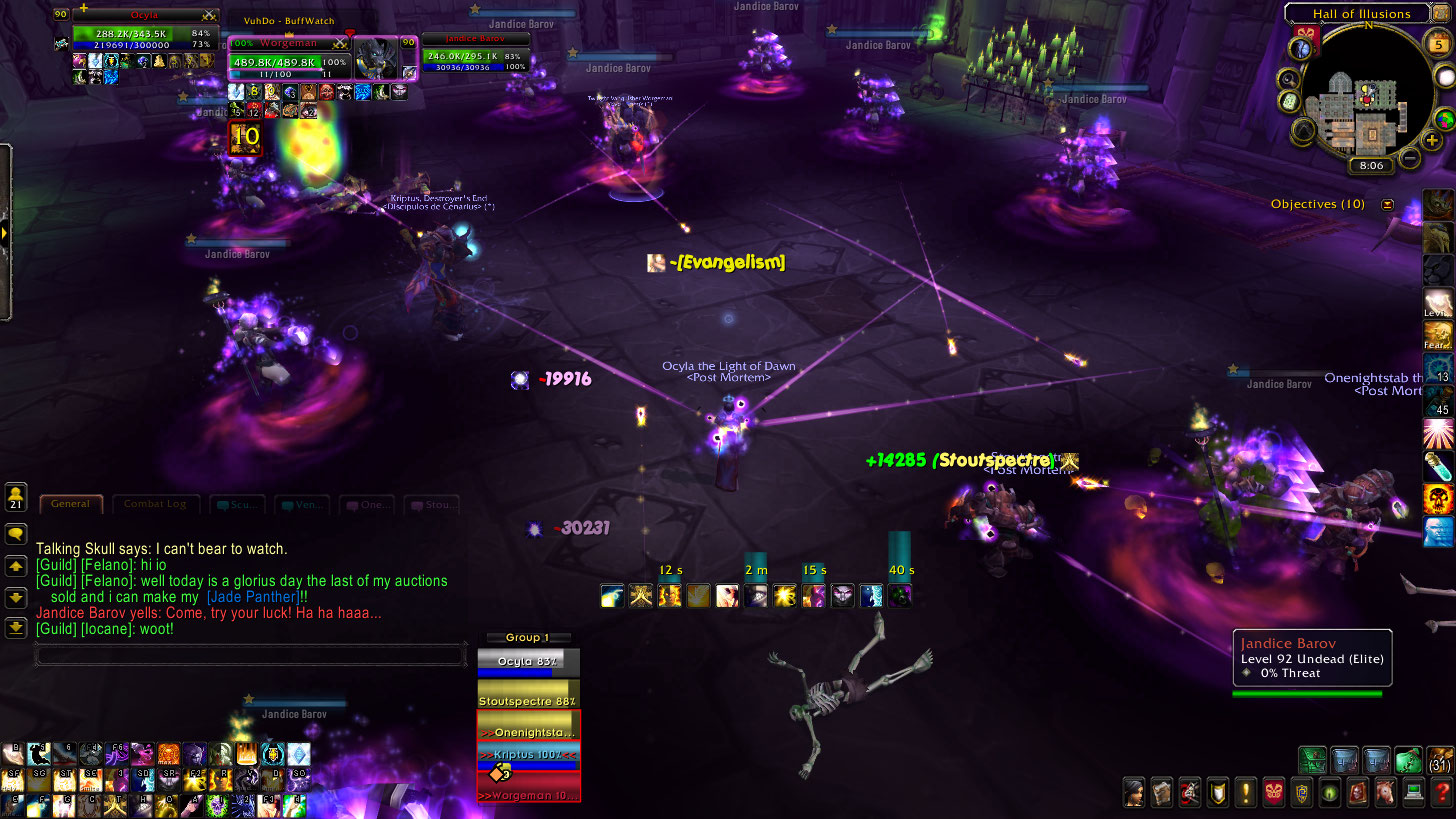Image resolution: width=1456 pixels, height=819 pixels.
Task: Open the backpack showing 31 free slots
Action: (x=1440, y=760)
